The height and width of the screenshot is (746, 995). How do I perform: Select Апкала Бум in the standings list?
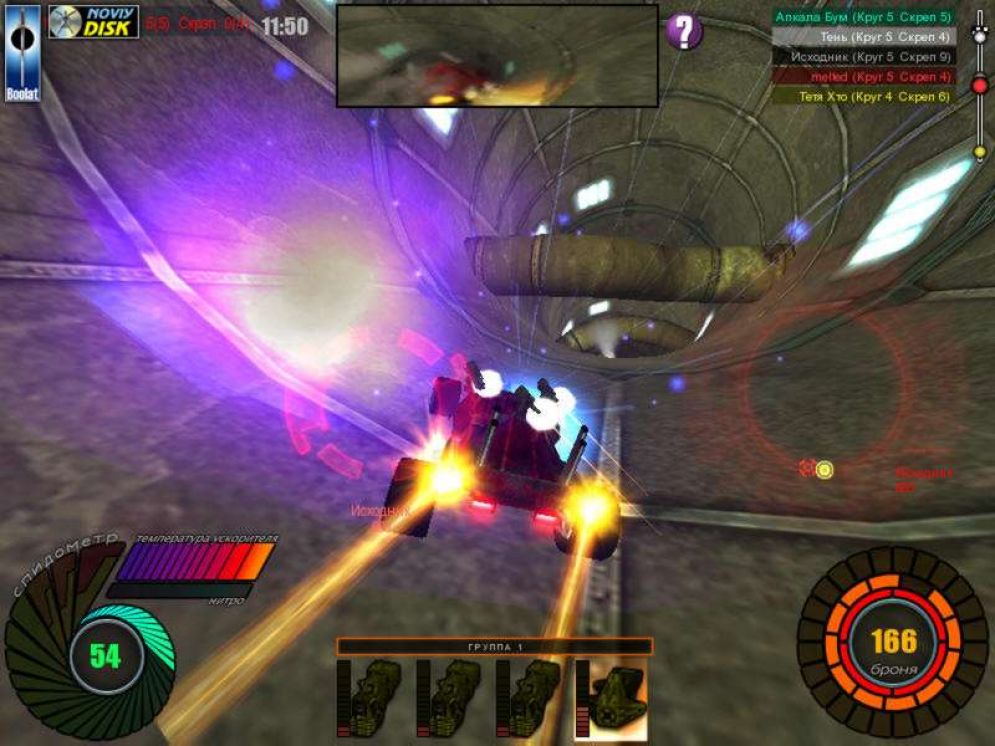(x=863, y=17)
